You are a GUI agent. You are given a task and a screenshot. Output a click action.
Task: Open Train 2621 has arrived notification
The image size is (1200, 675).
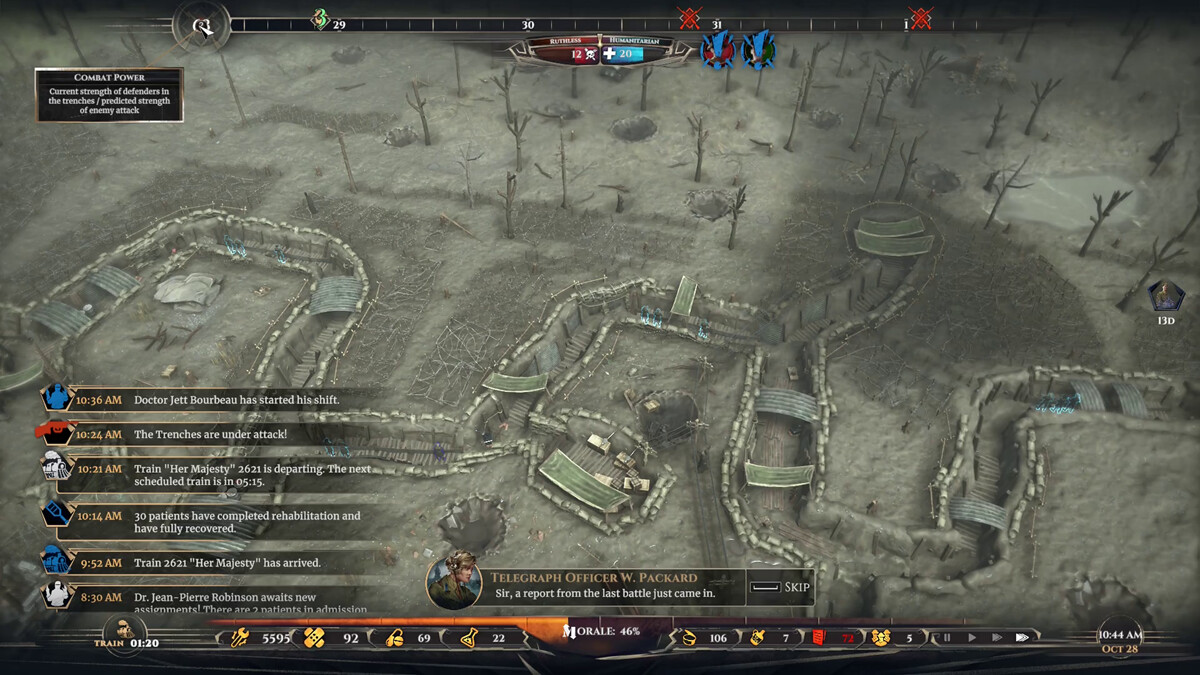point(58,562)
